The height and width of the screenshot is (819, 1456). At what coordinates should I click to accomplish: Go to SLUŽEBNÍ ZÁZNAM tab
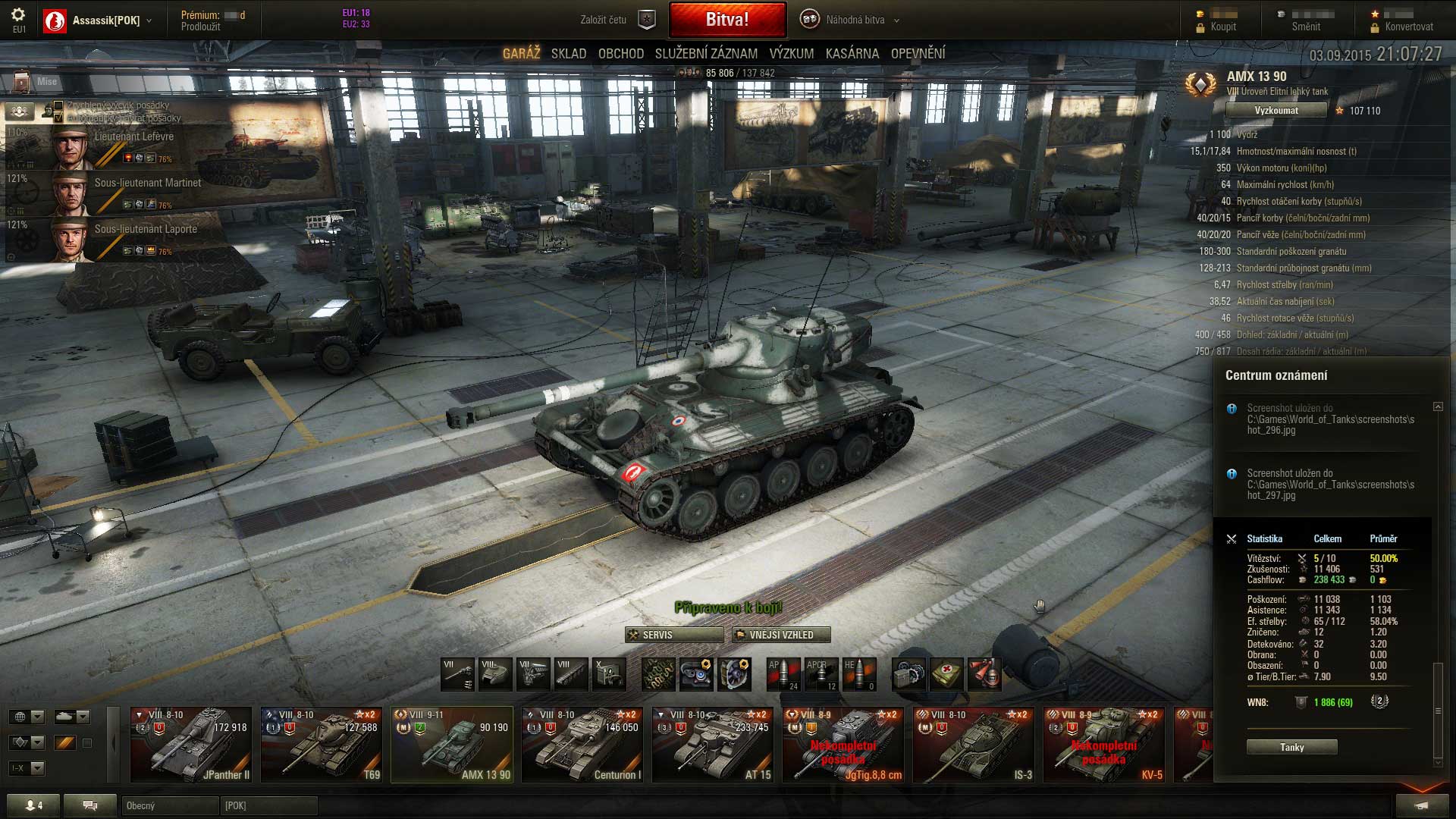[706, 54]
